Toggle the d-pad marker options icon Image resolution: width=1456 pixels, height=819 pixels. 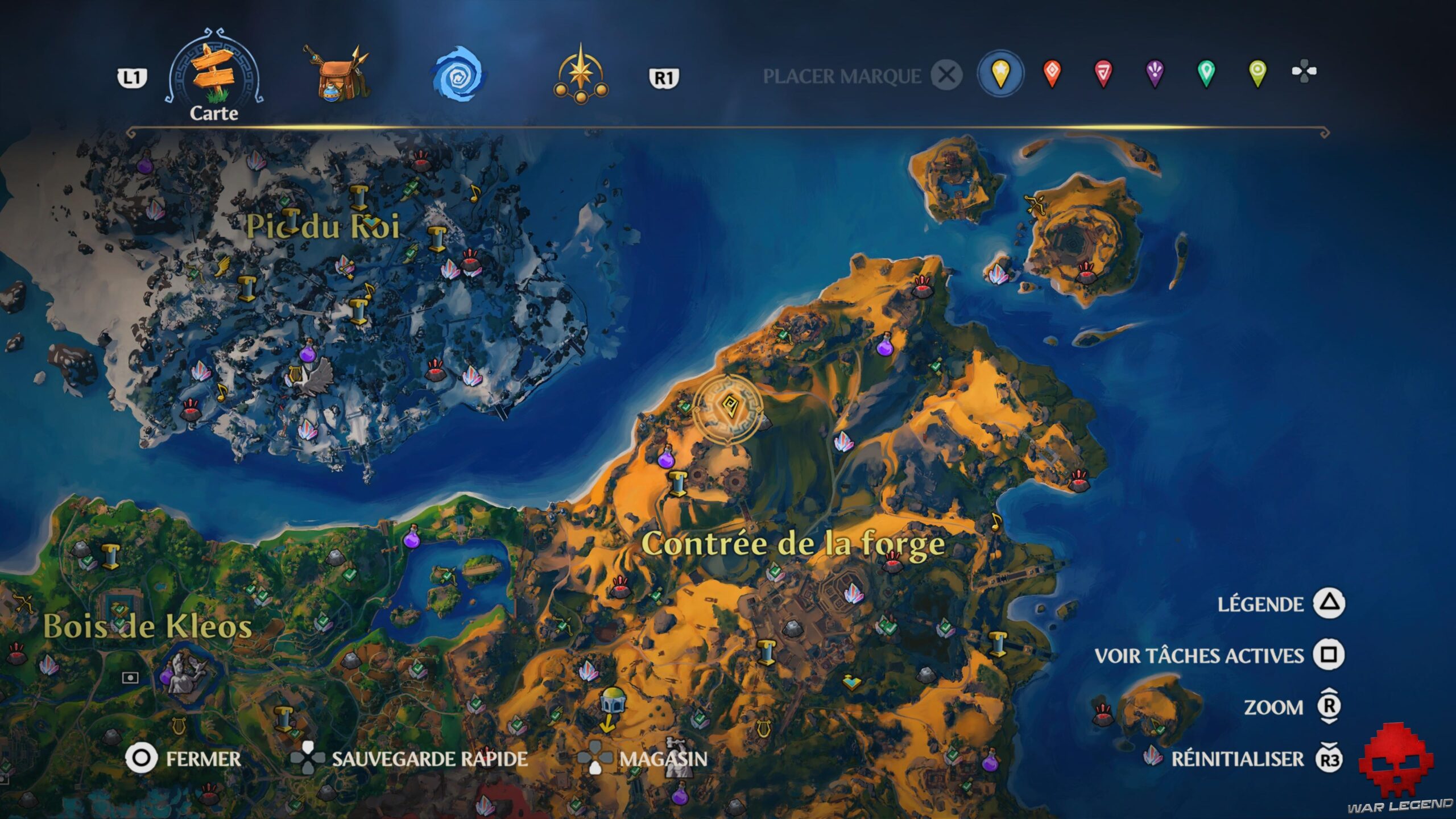1311,72
